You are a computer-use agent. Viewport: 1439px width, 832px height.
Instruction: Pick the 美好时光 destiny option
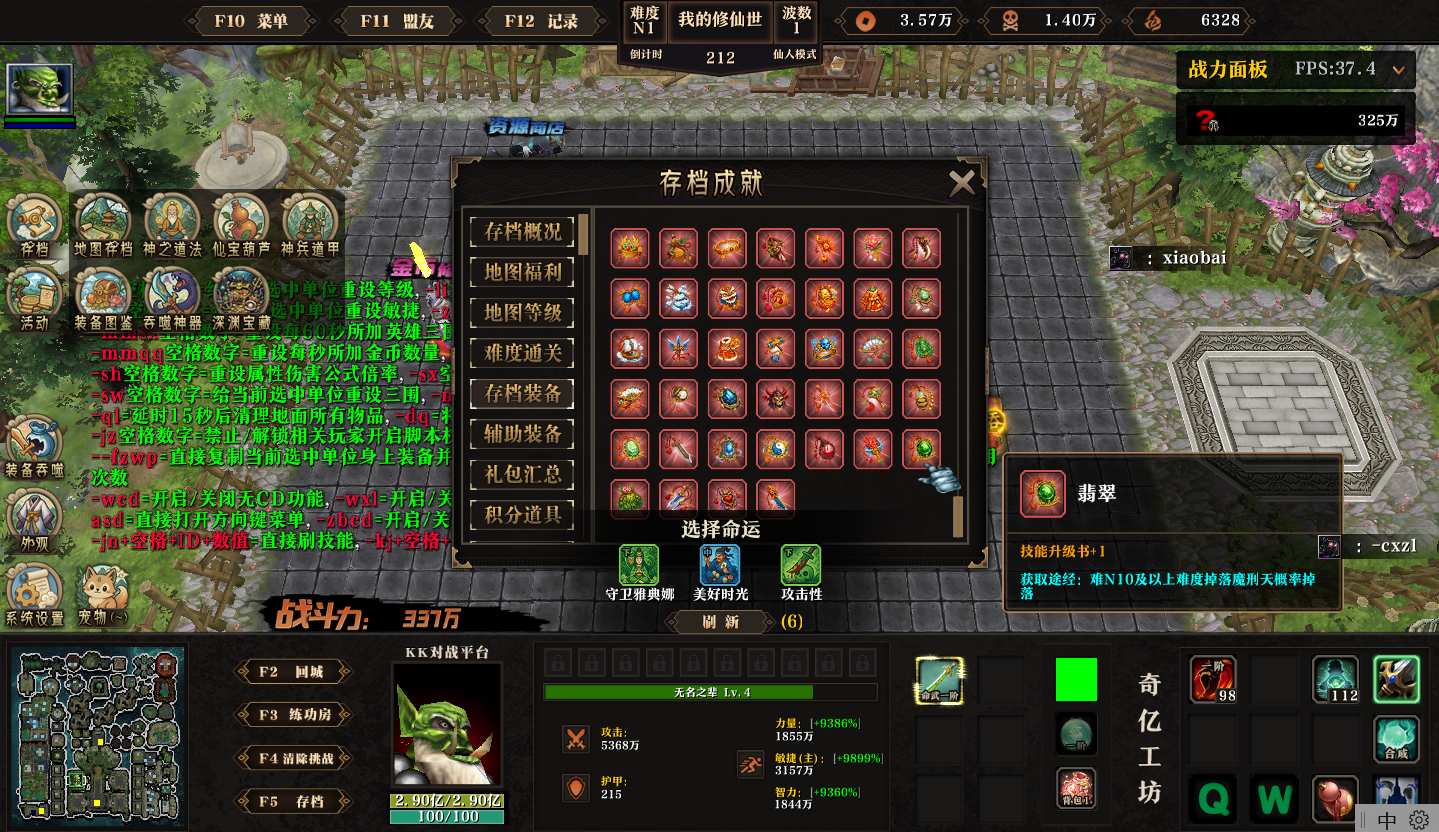pyautogui.click(x=719, y=566)
